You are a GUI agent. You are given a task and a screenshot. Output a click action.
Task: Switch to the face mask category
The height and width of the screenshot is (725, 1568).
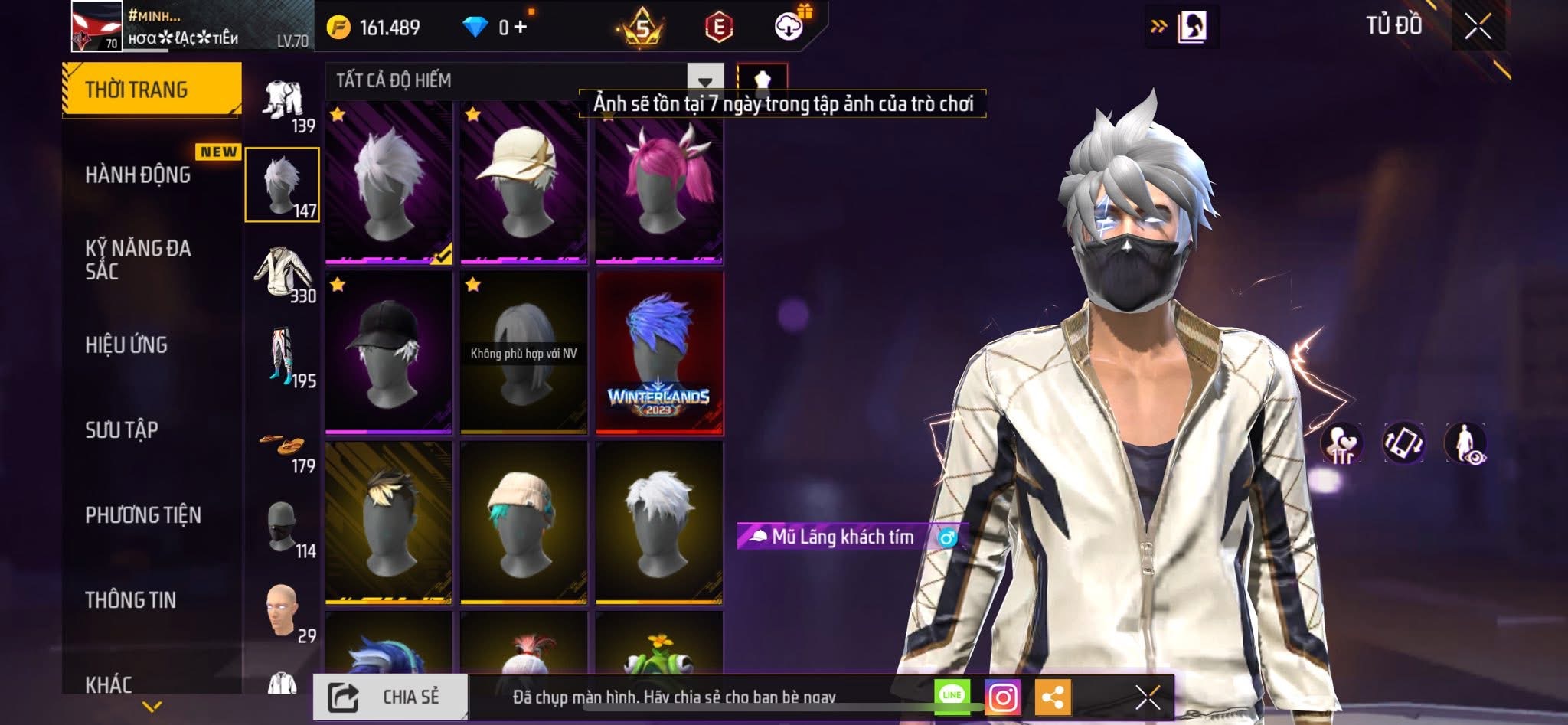click(282, 528)
